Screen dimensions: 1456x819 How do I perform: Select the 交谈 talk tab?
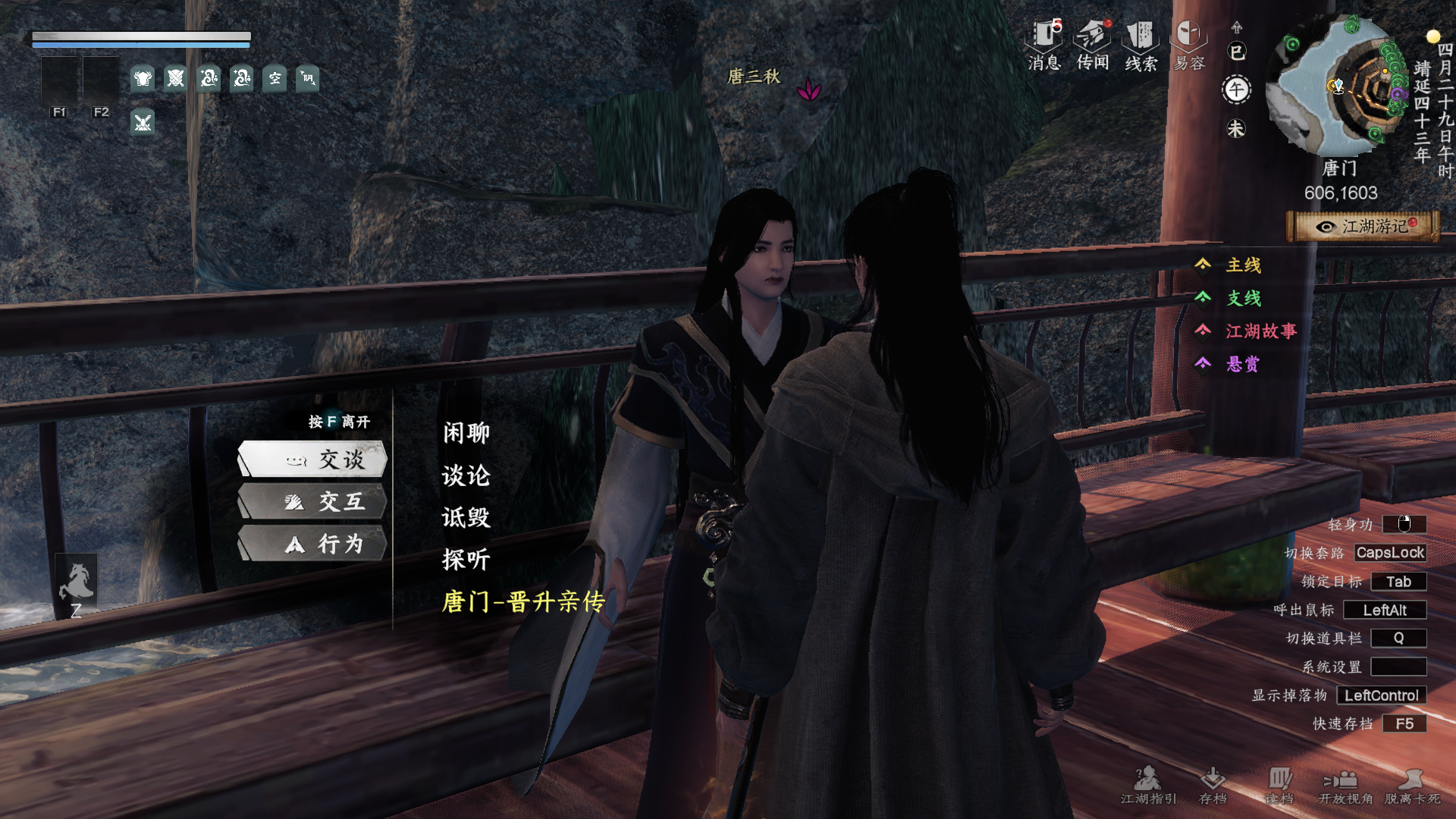tap(313, 460)
